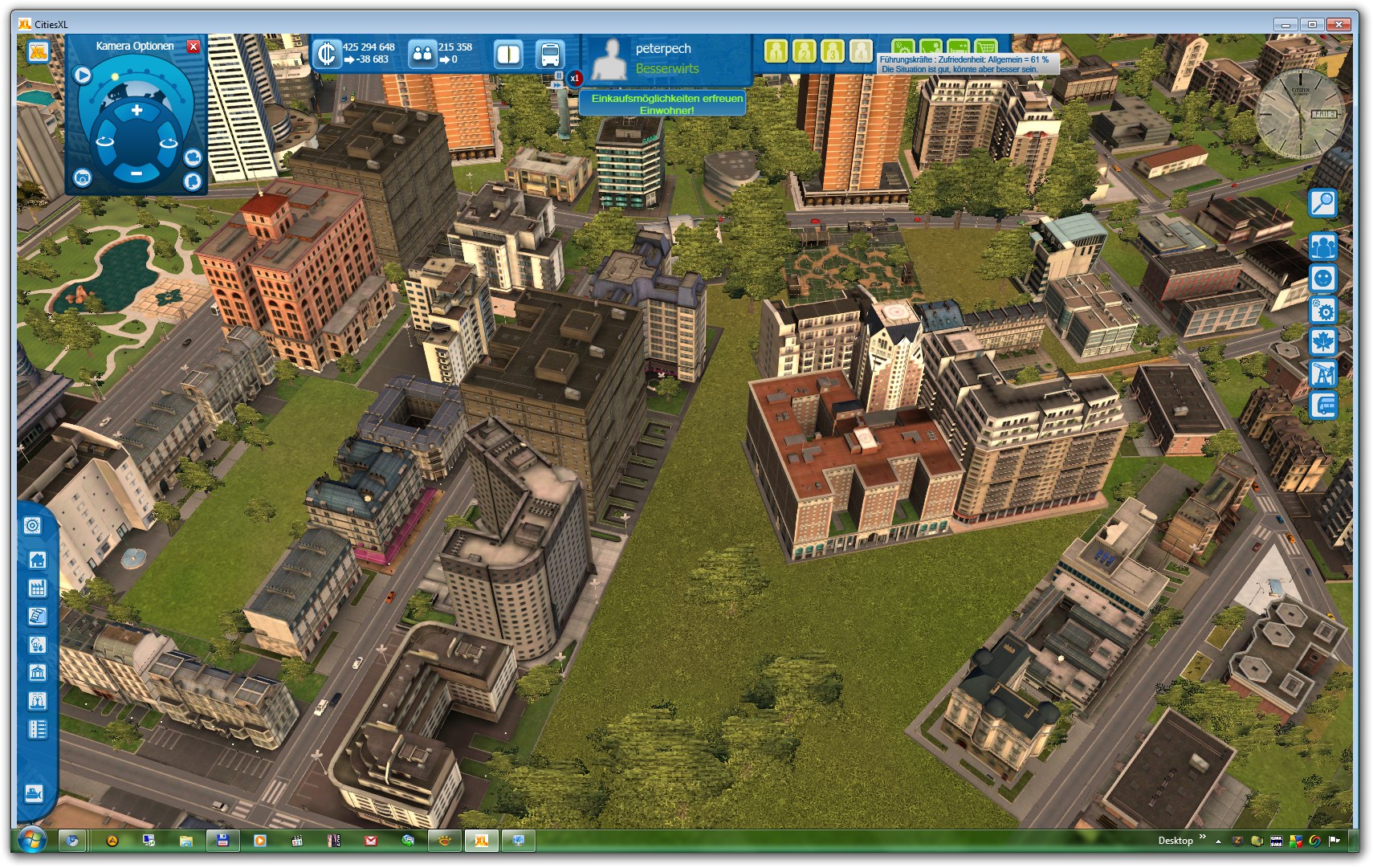Open the gear settings filter on right bar
Viewport: 1373px width, 868px height.
(x=1322, y=311)
